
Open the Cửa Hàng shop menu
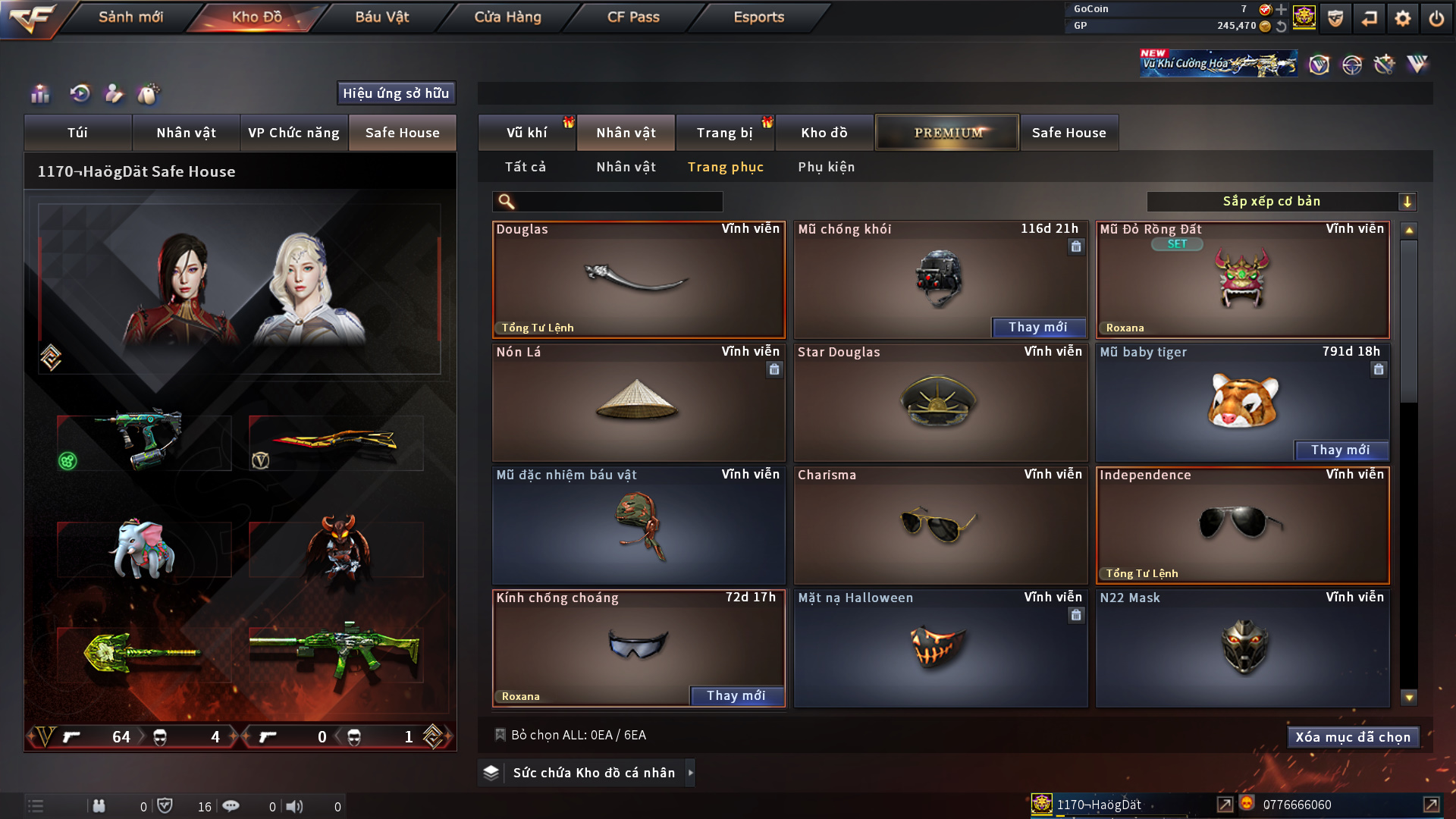pos(507,17)
